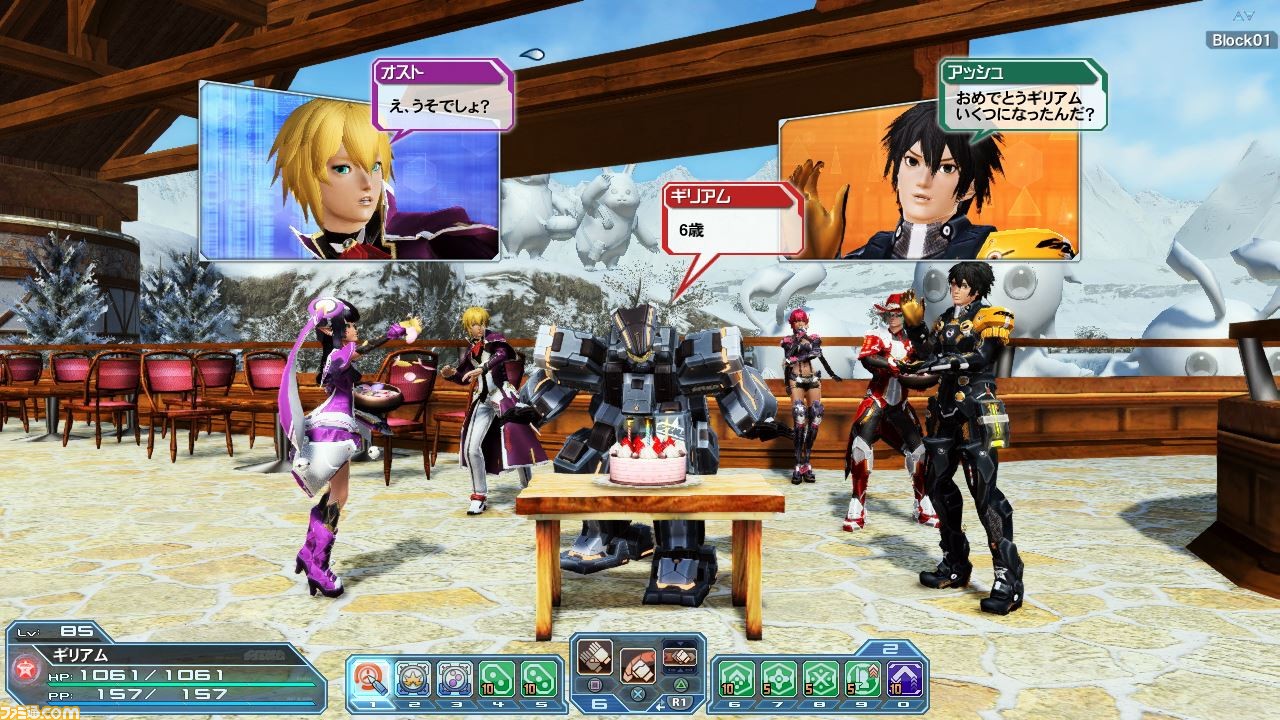Use the green two-dot item in slot 4

tap(496, 678)
